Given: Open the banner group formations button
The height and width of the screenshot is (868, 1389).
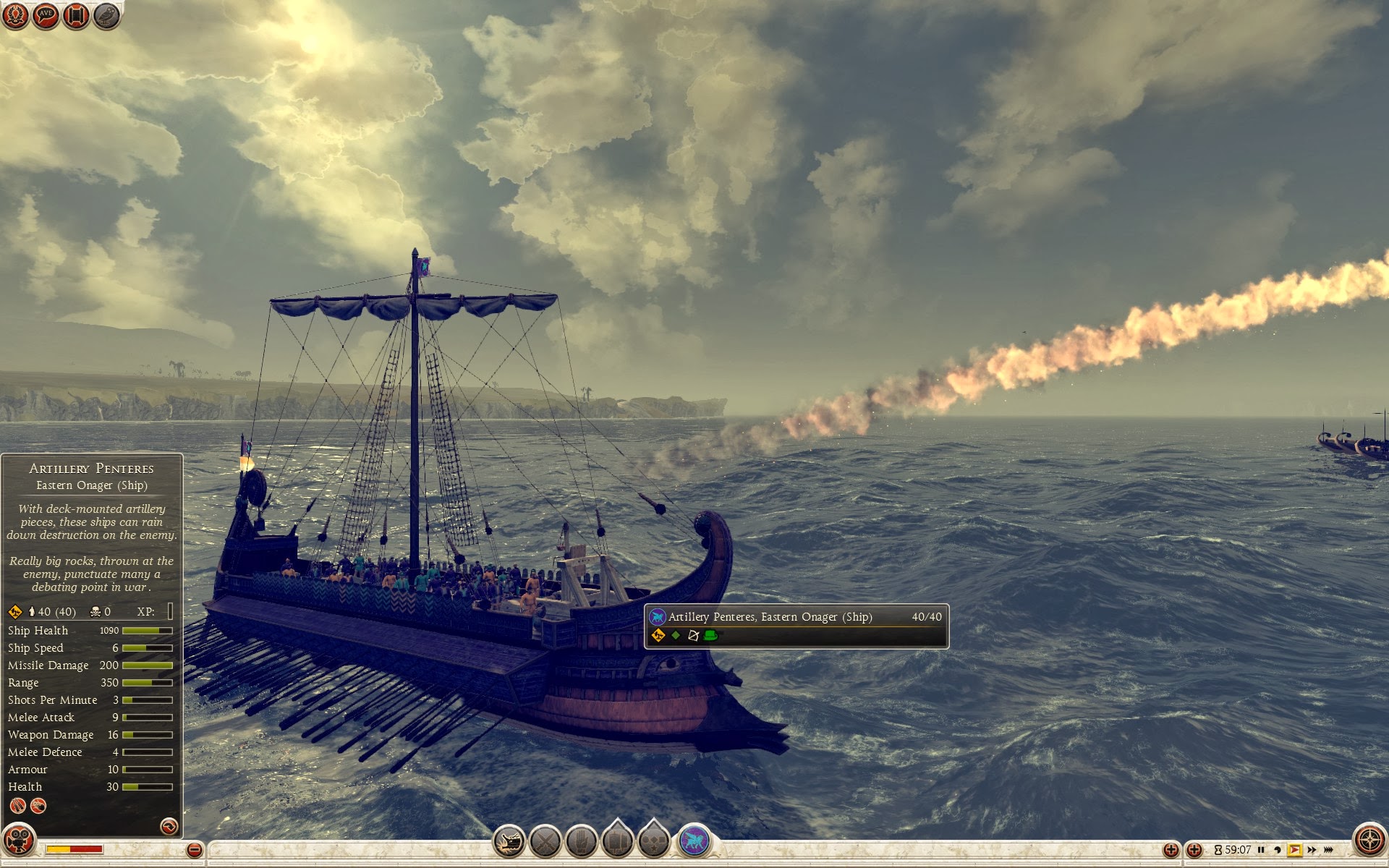Looking at the screenshot, I should tap(618, 841).
